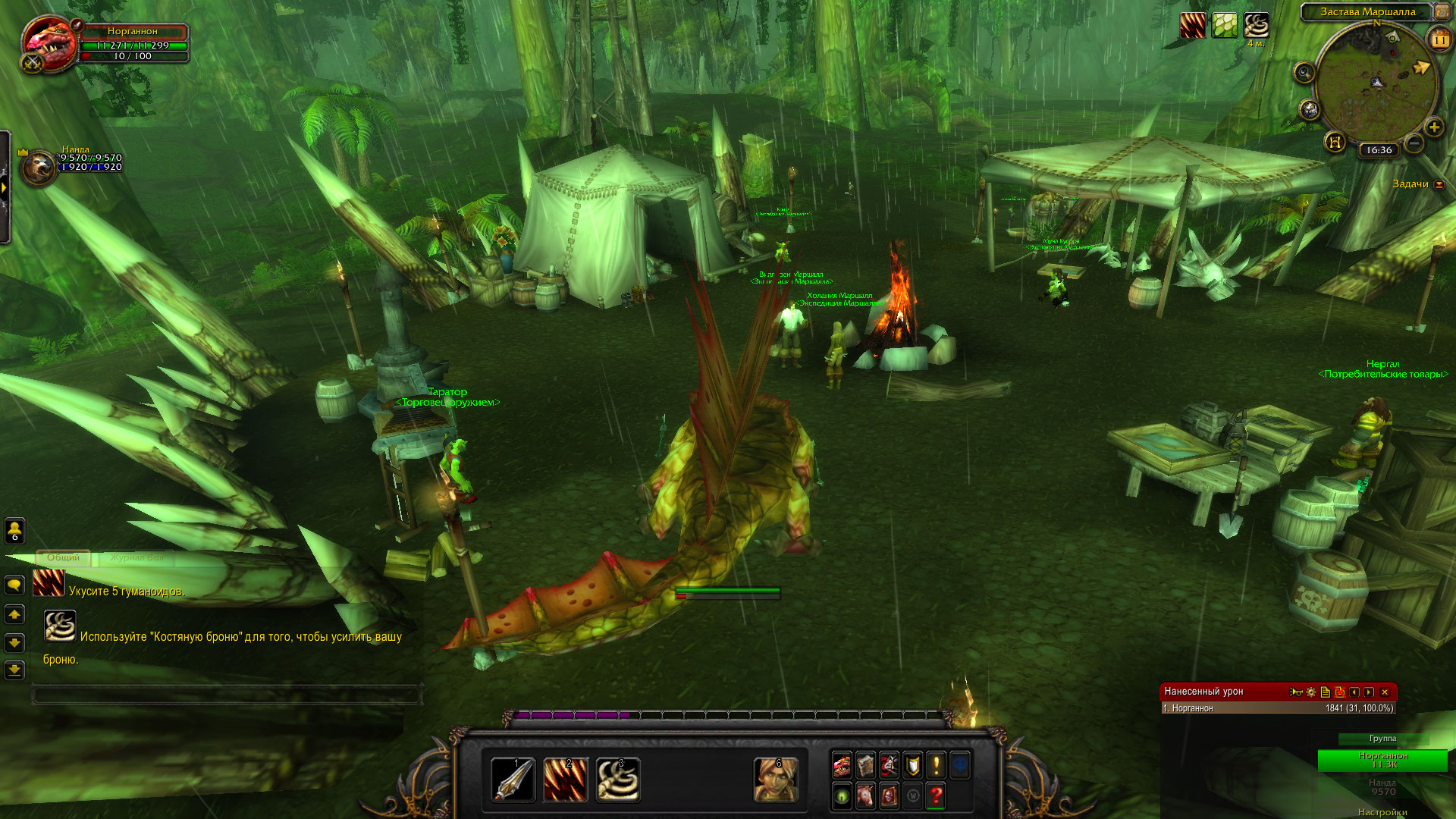Click the woman portrait ability in slot 6

click(x=776, y=780)
